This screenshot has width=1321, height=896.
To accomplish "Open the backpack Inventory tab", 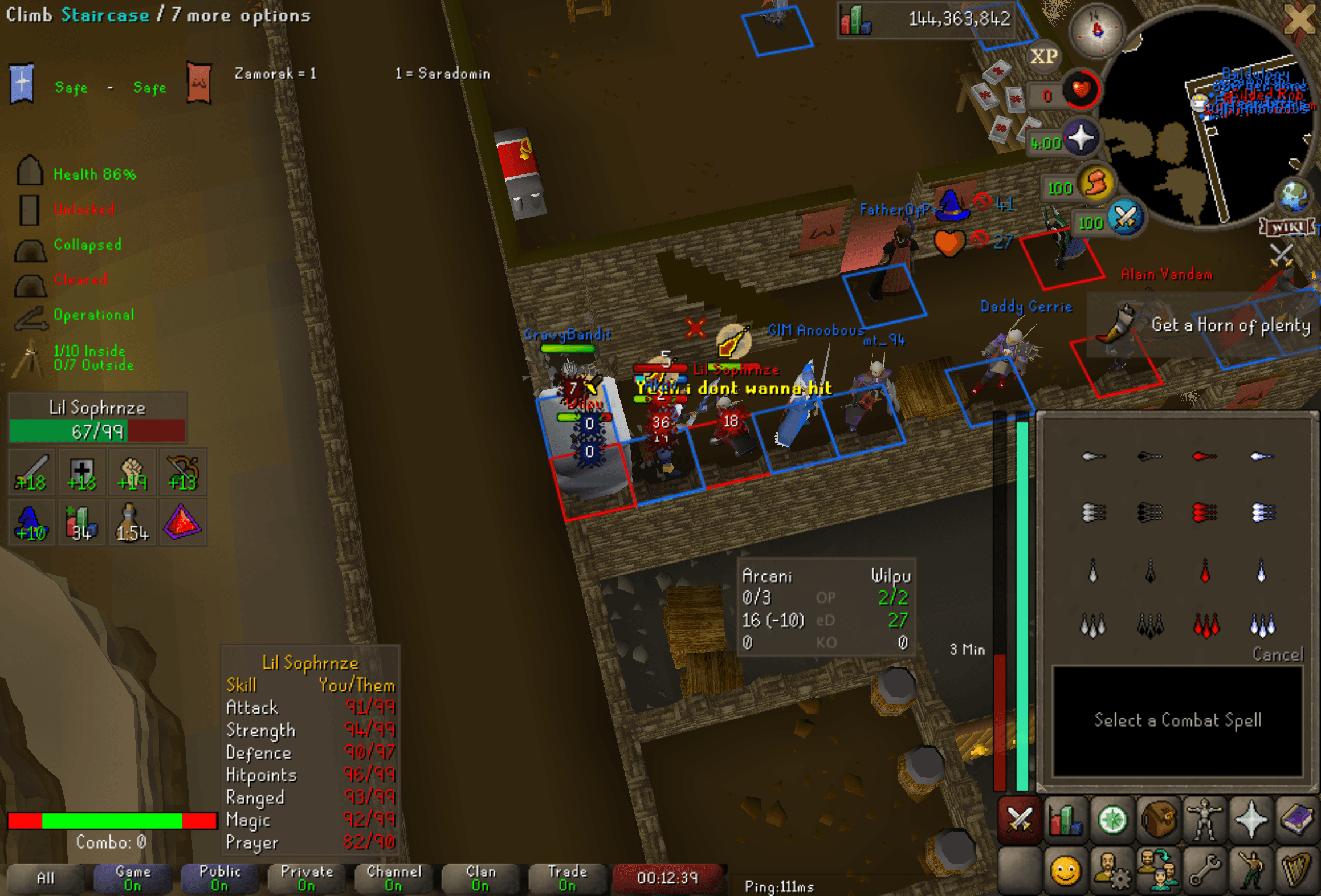I will click(1158, 821).
